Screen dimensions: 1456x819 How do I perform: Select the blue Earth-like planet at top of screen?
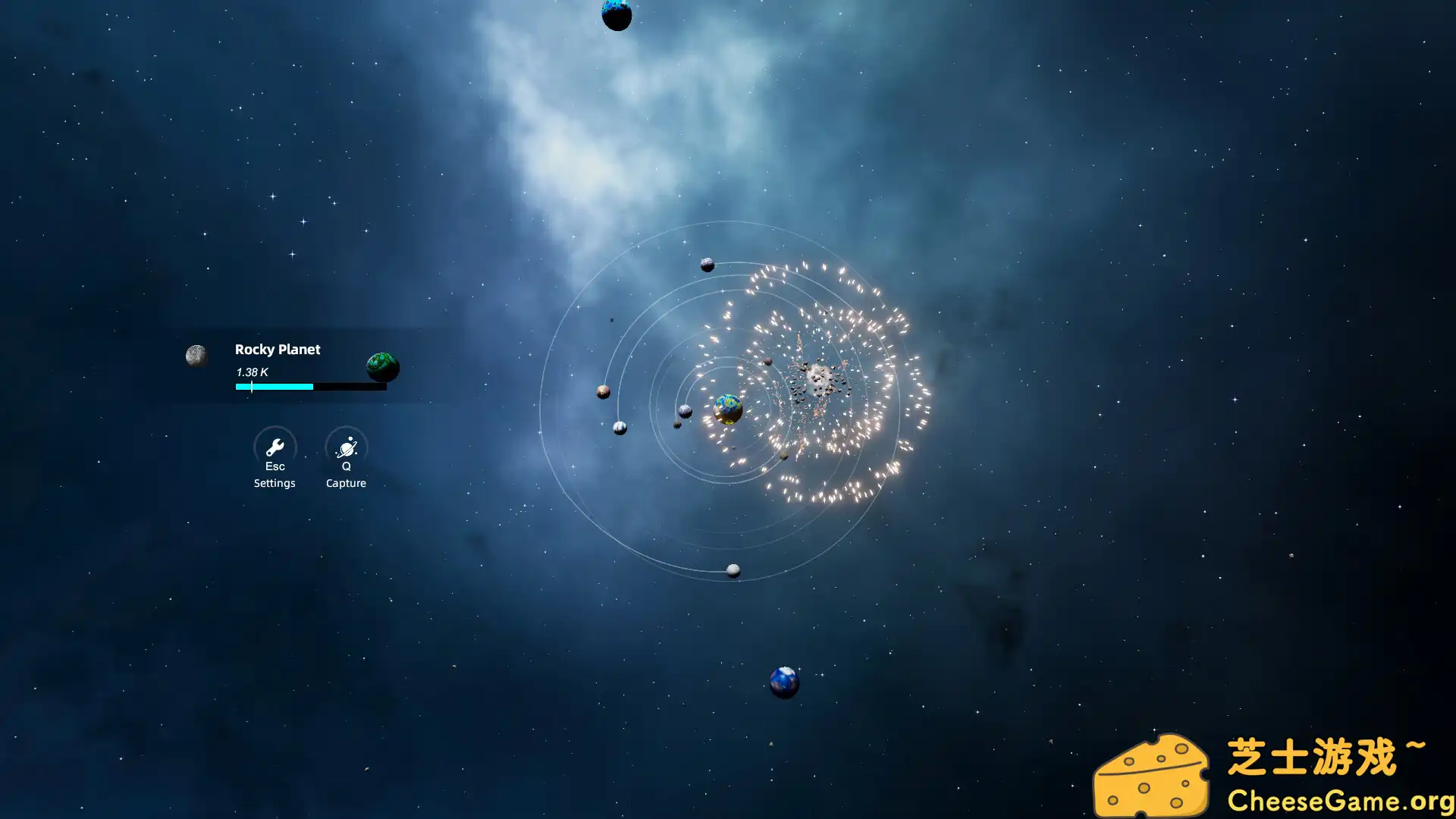617,15
